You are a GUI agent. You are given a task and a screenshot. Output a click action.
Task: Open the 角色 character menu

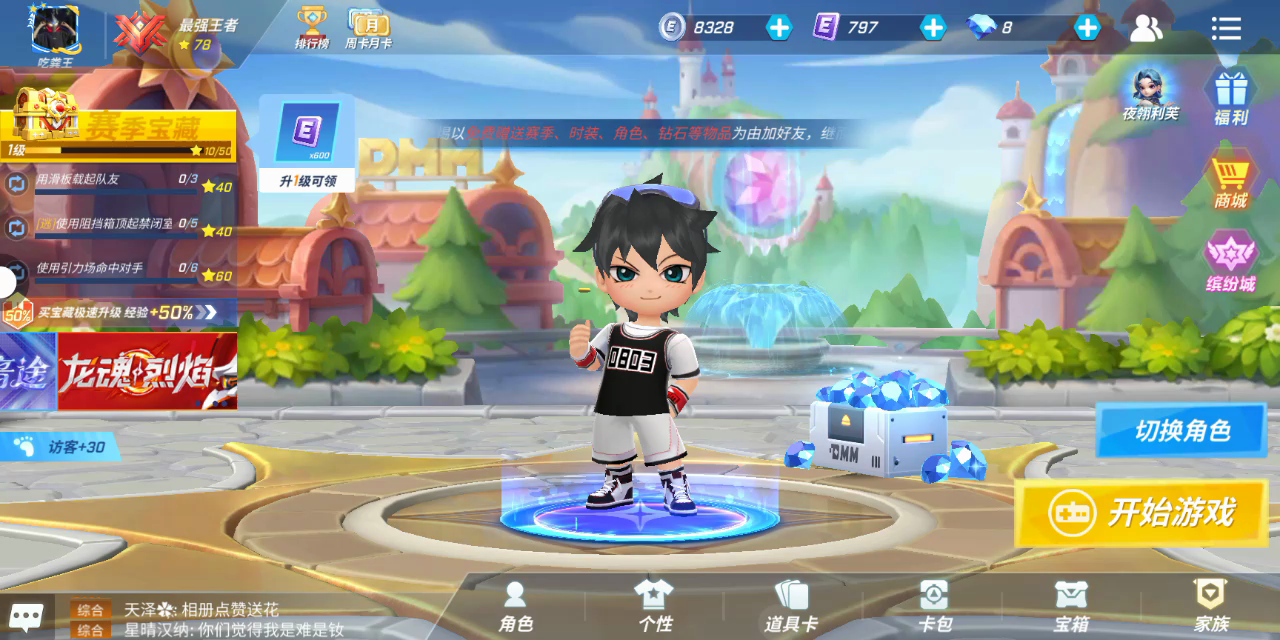click(x=516, y=606)
